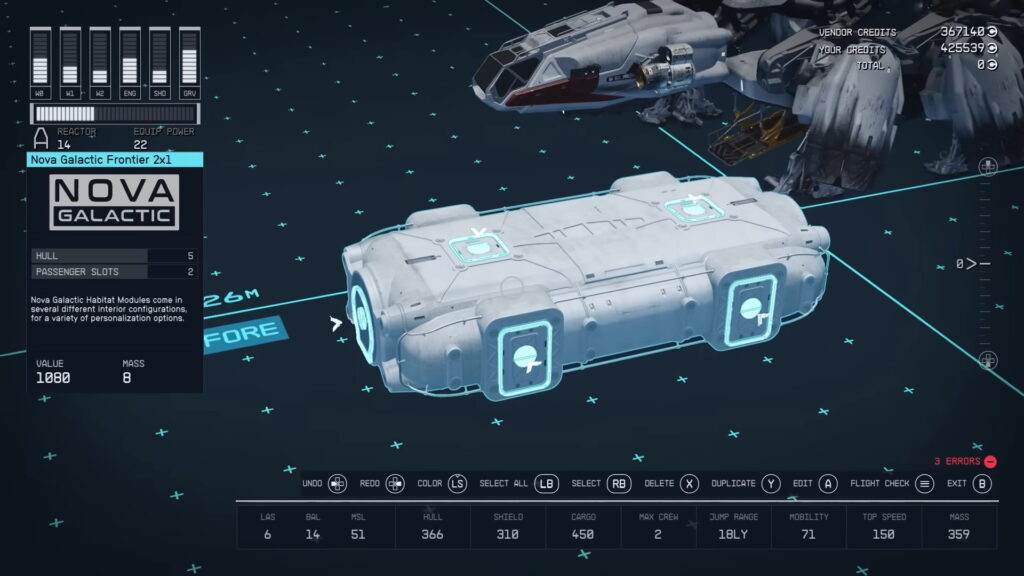Click the Redo action label
The image size is (1024, 576).
coord(370,484)
